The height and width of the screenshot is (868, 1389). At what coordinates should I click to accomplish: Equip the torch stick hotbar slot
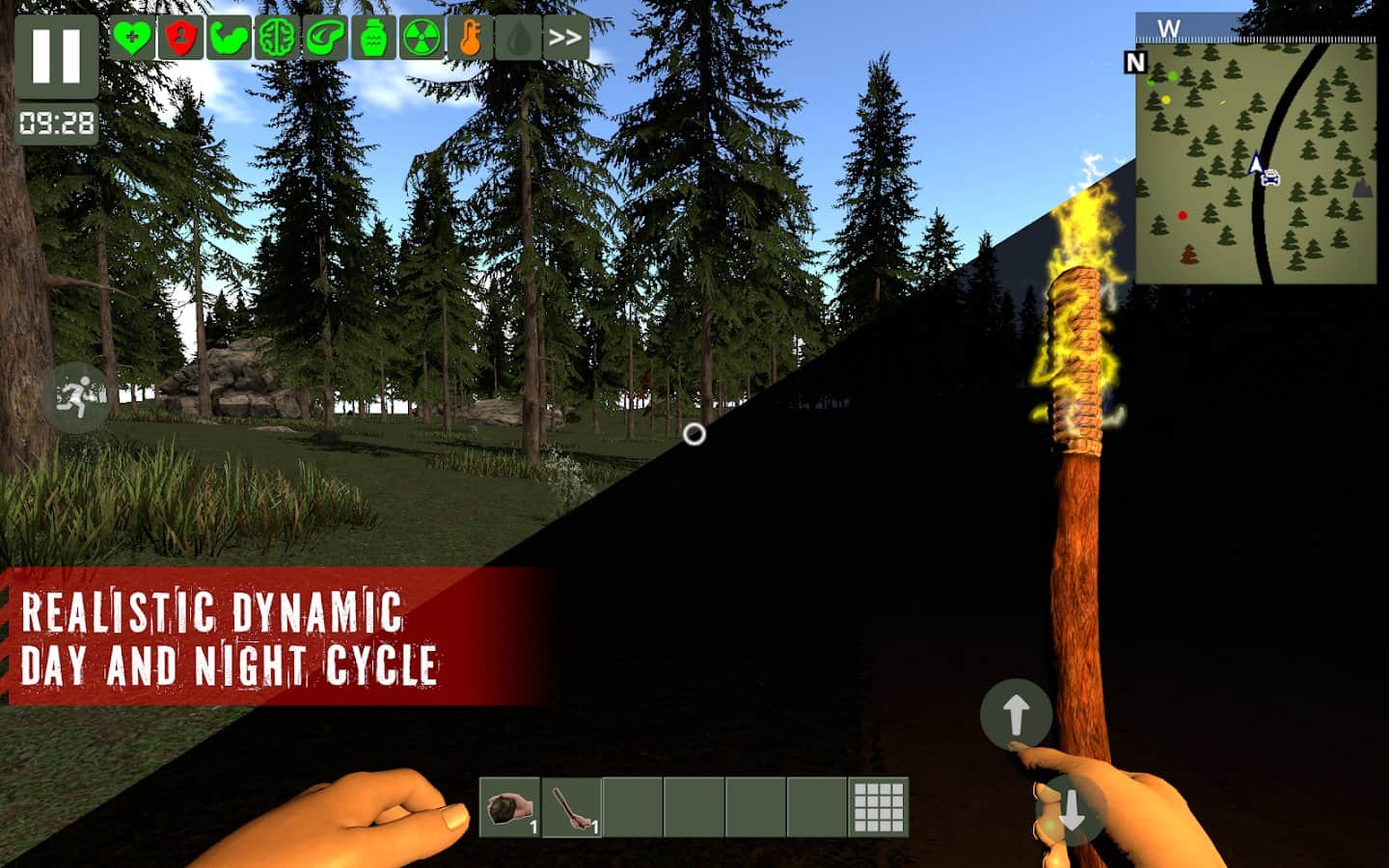(x=572, y=807)
